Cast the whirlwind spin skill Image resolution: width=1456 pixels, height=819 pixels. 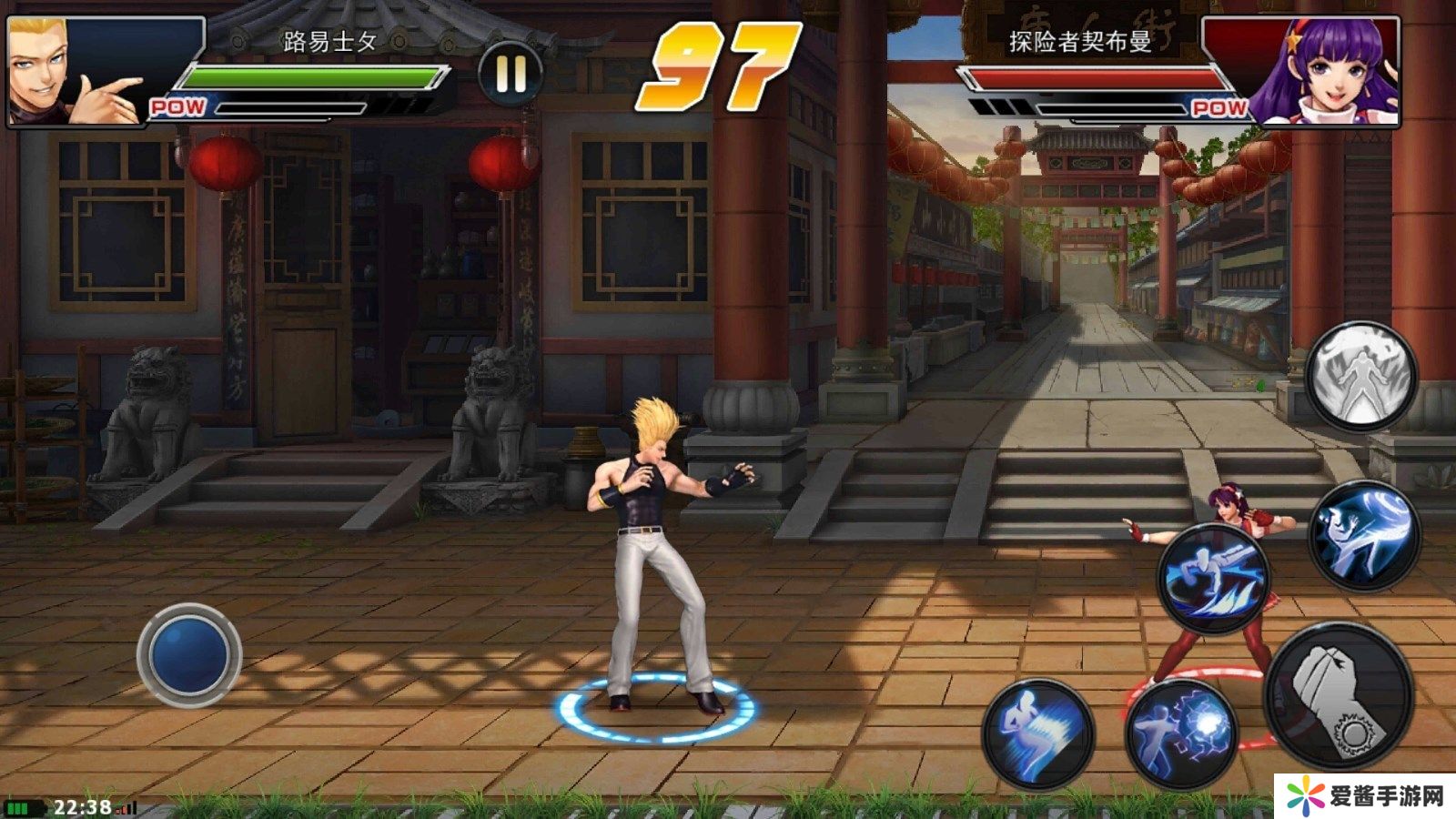[1364, 536]
